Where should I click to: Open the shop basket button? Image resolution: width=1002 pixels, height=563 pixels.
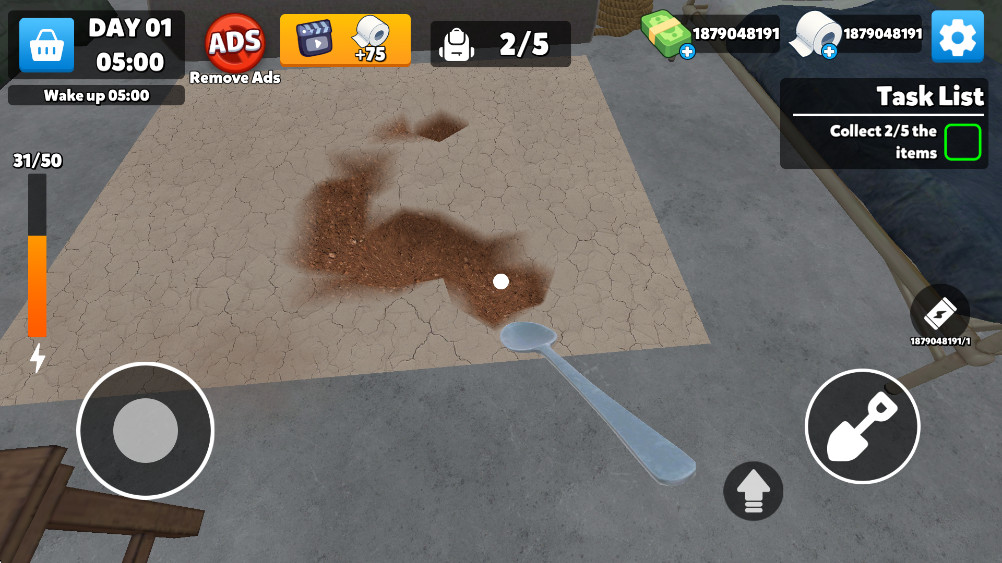click(x=46, y=45)
